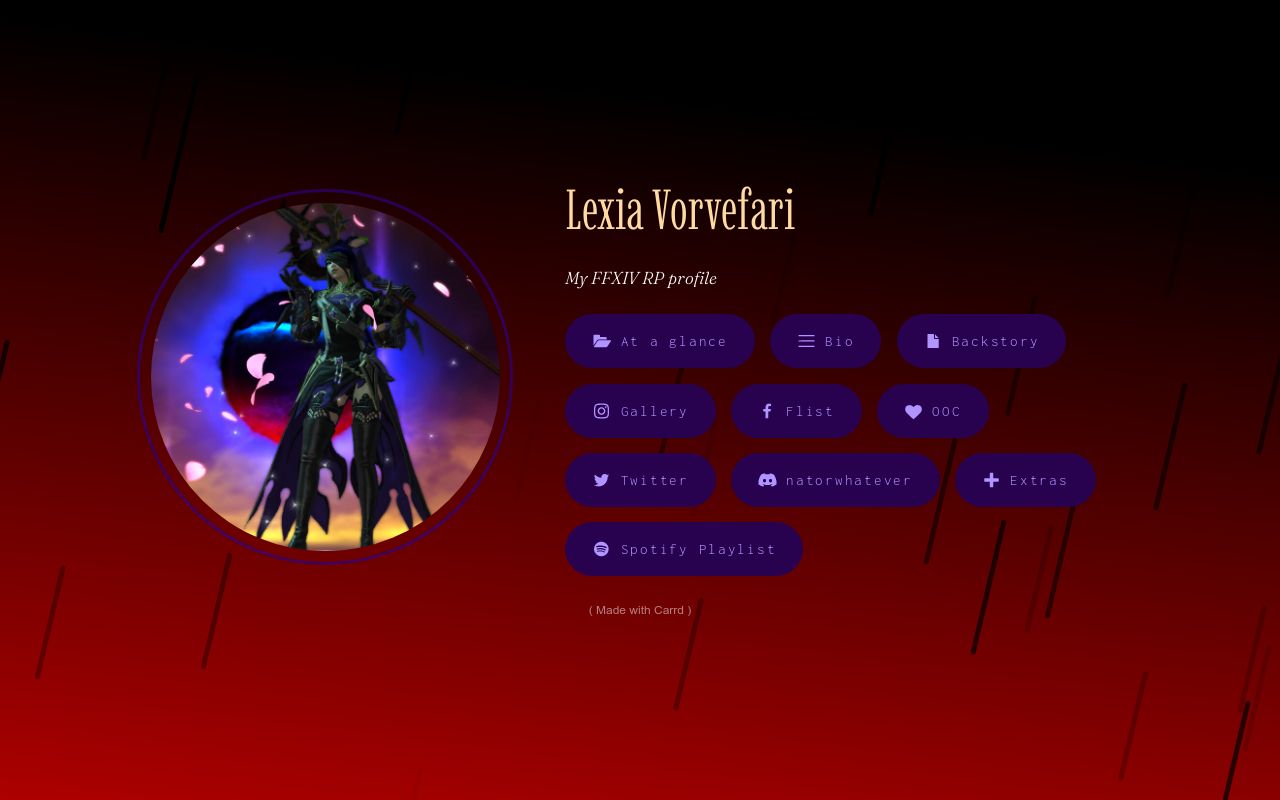Click the Made with Carrd link

click(x=640, y=610)
